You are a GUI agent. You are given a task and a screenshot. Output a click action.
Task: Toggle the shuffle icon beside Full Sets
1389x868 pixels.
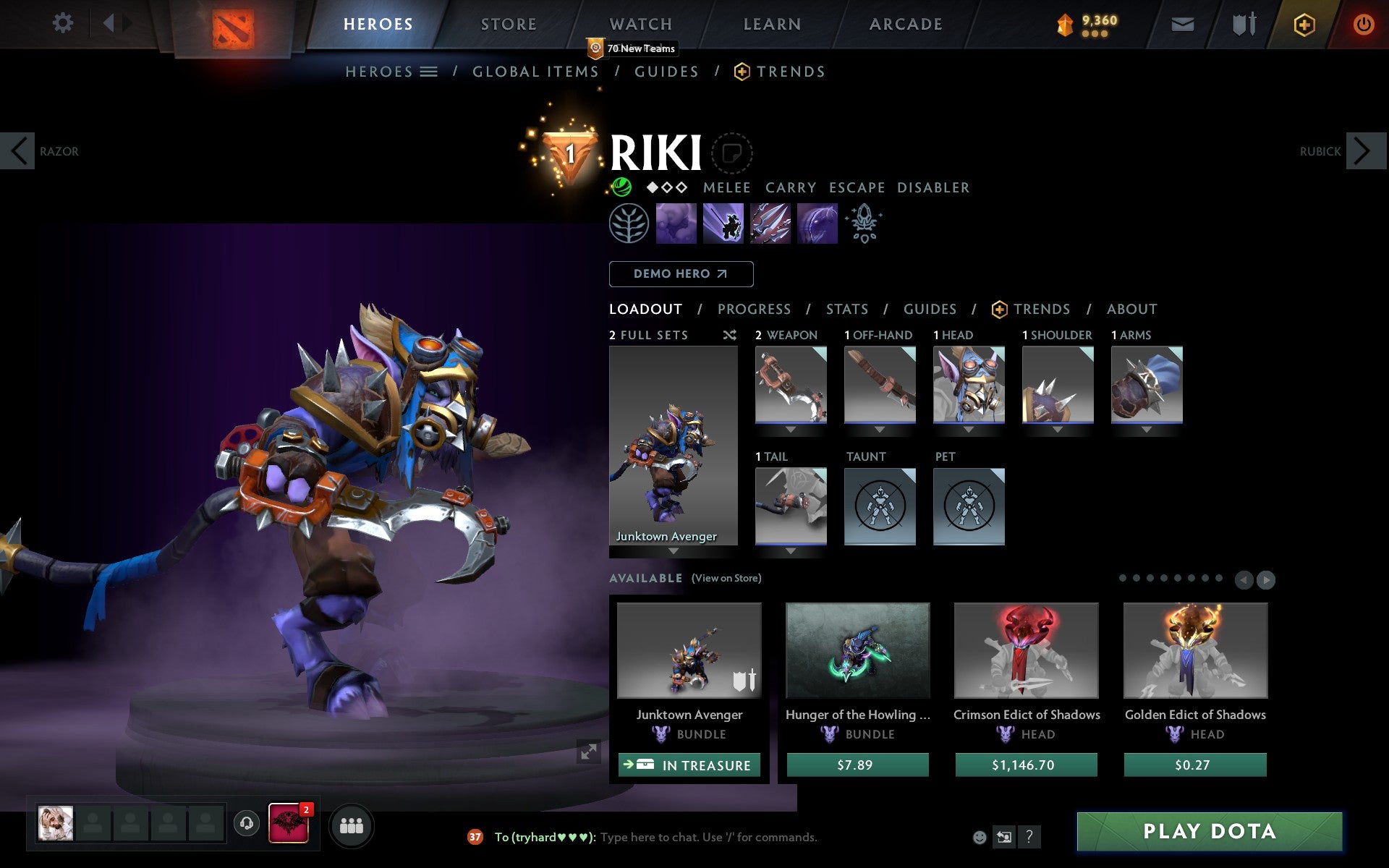click(x=729, y=335)
